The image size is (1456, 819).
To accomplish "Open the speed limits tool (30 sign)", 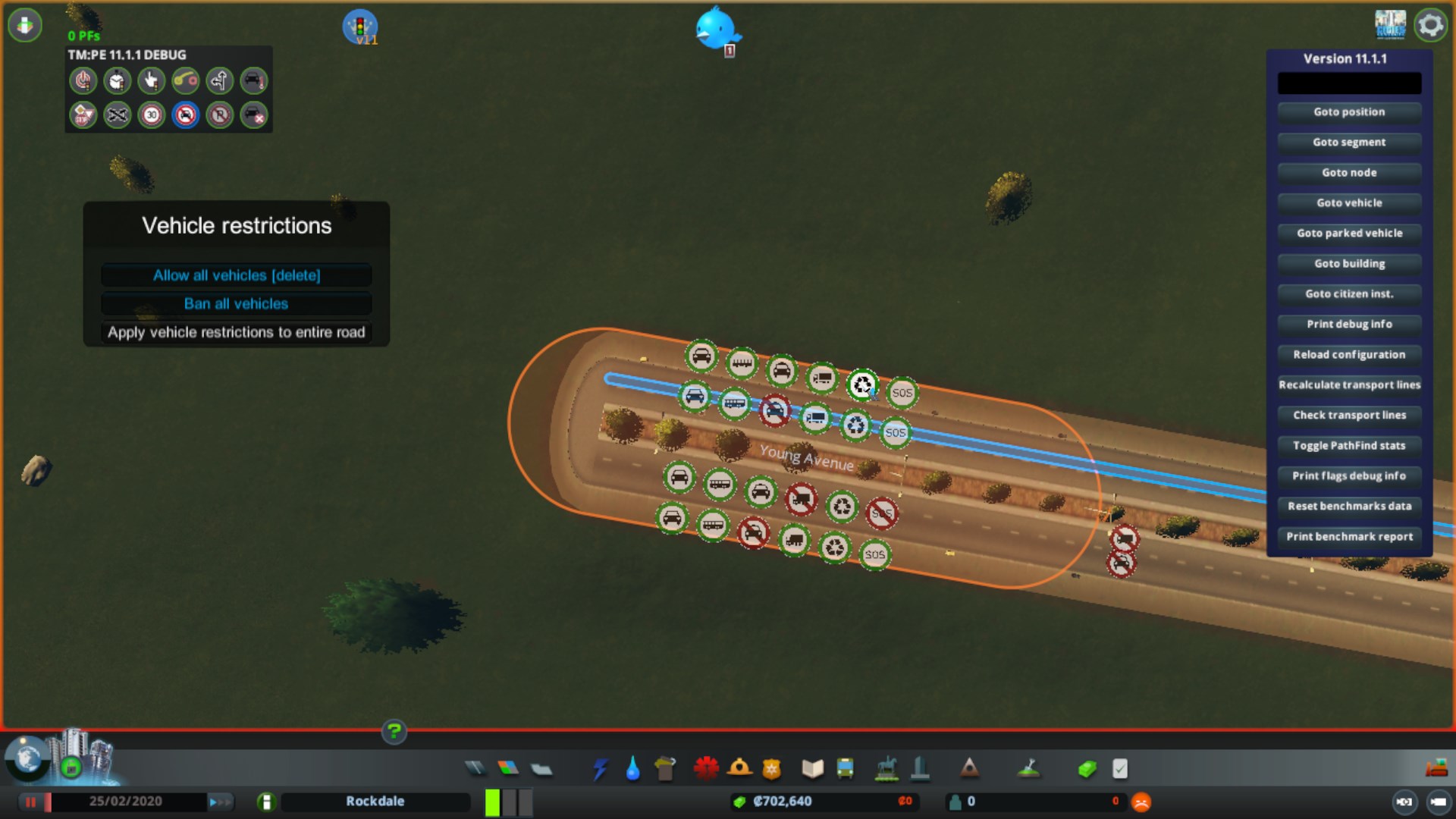I will pos(152,115).
